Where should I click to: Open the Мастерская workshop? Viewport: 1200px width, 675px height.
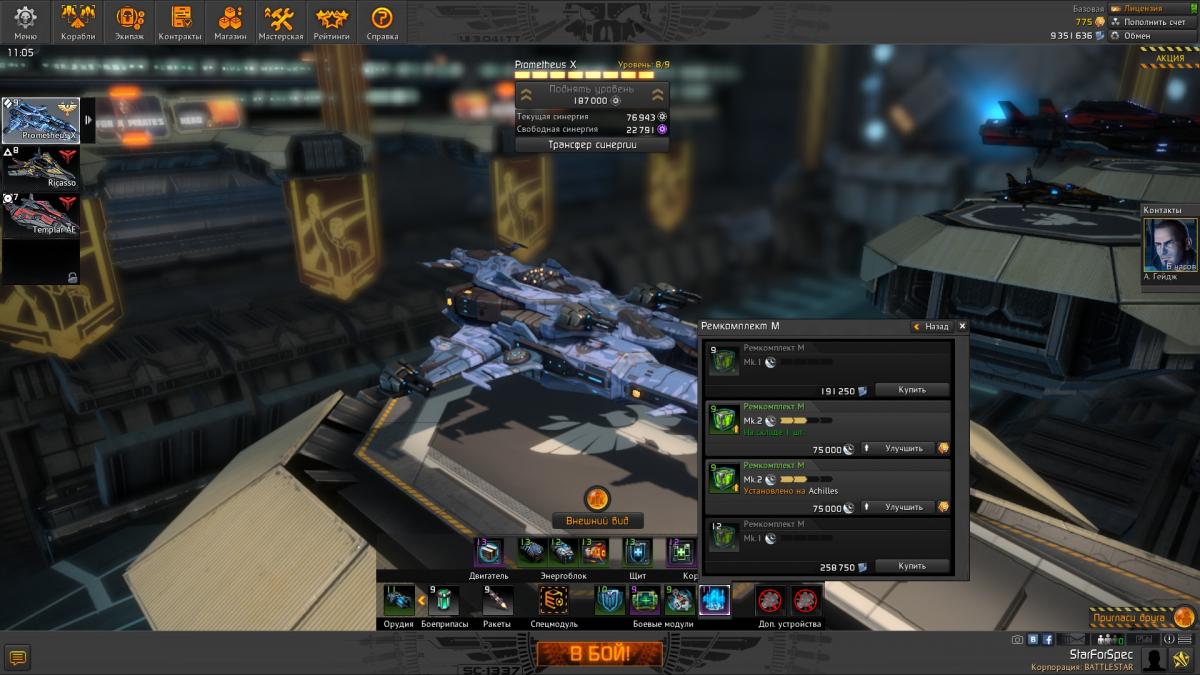point(280,22)
